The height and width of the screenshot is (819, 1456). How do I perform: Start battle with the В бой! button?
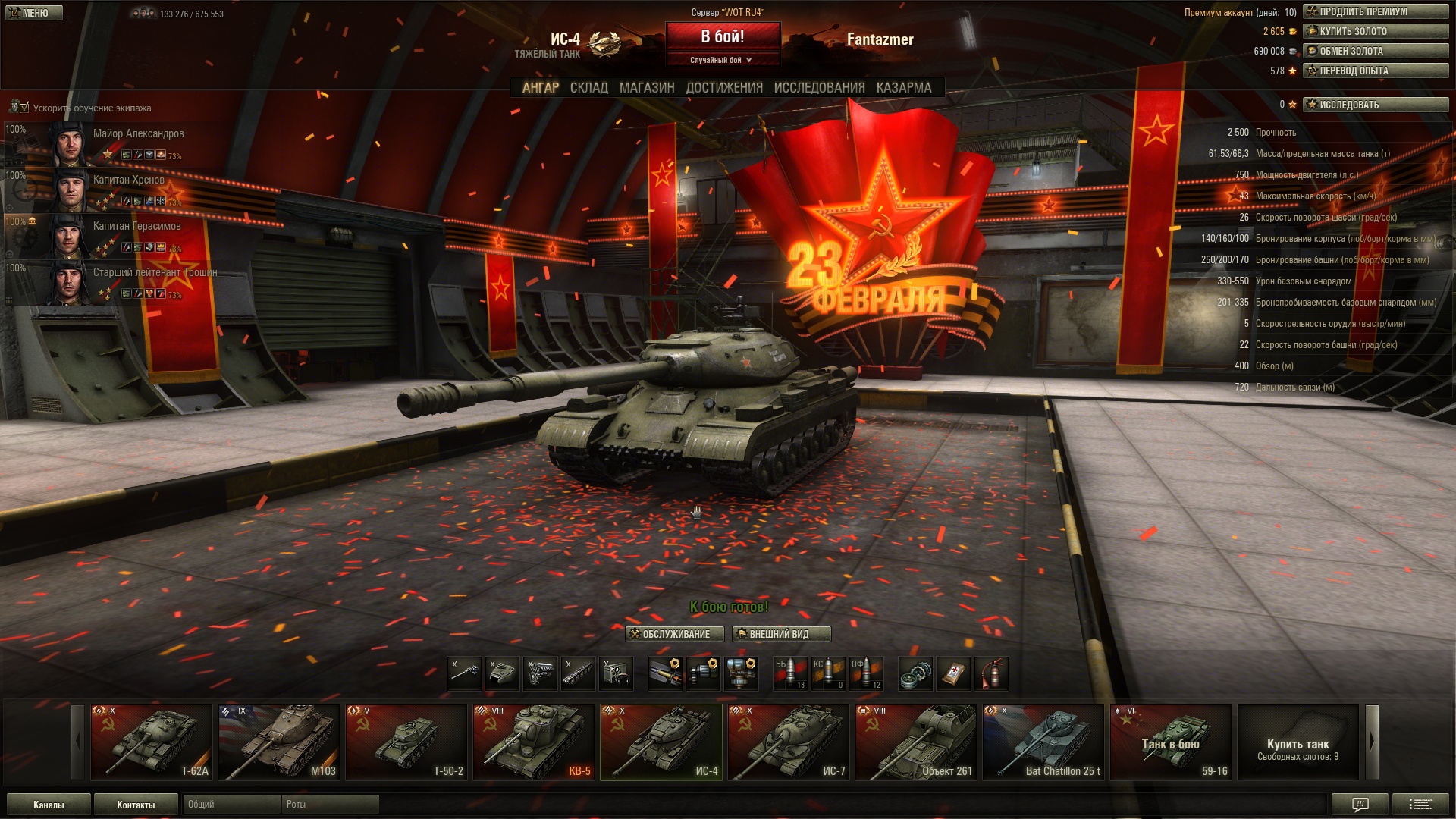[x=723, y=36]
